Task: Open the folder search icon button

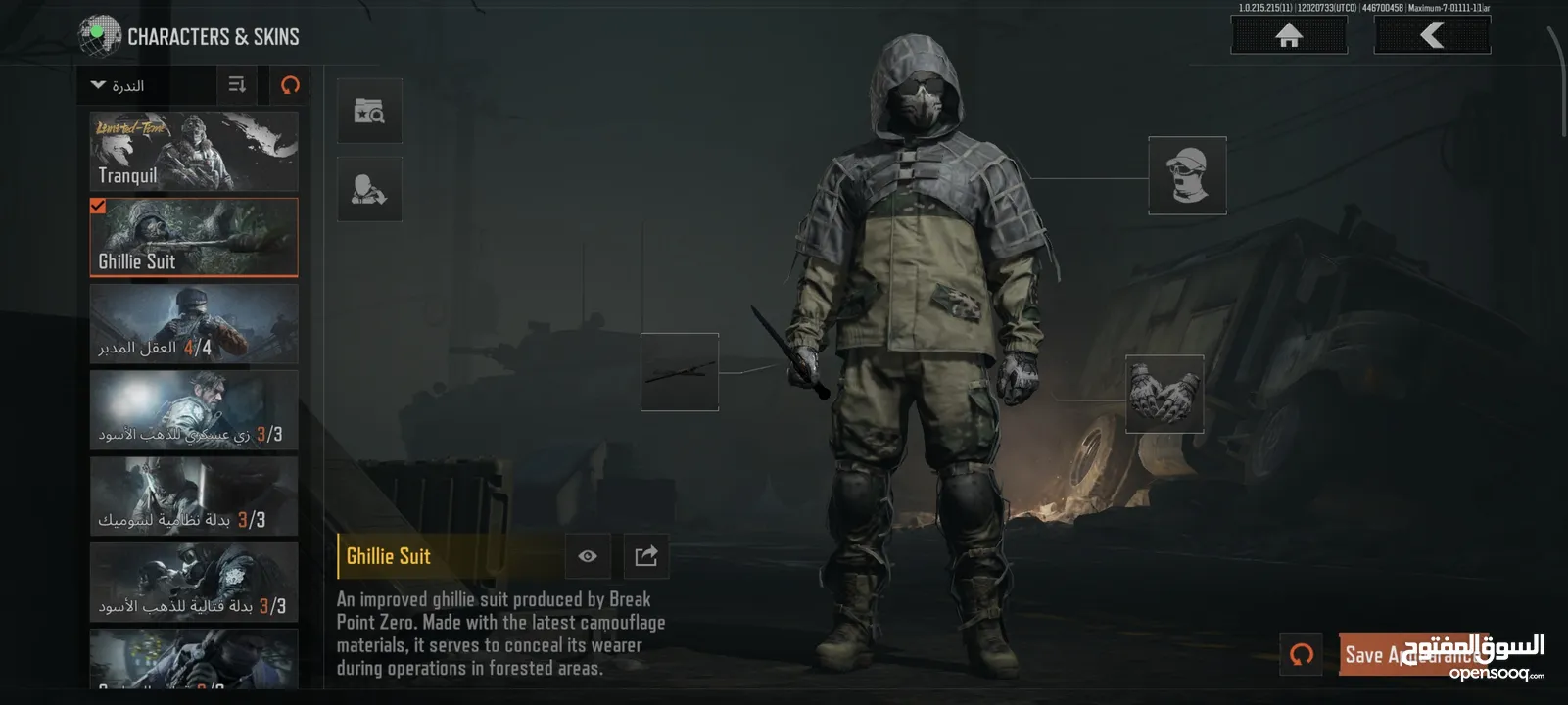Action: click(x=369, y=111)
